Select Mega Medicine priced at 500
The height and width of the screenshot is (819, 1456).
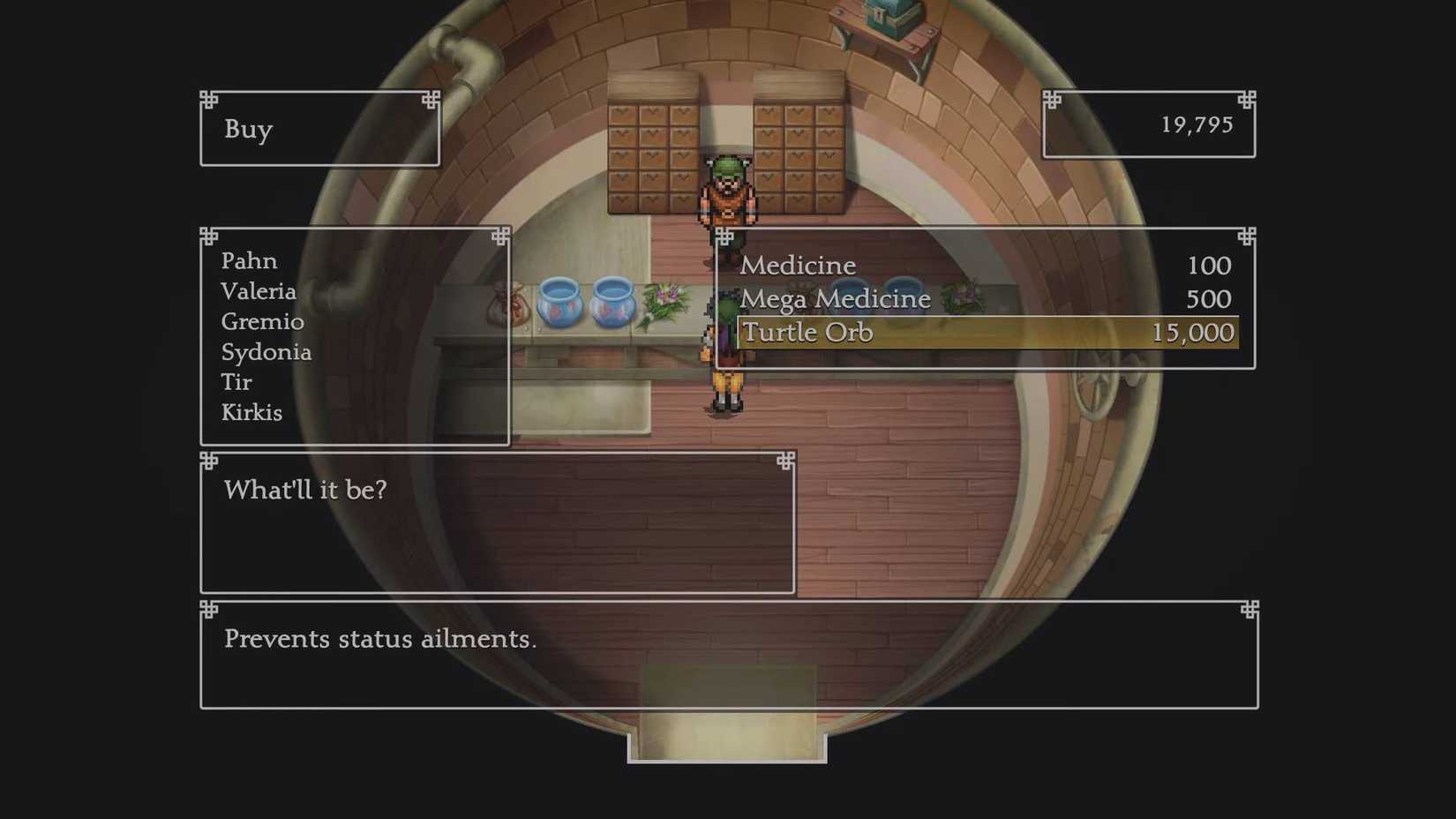pyautogui.click(x=836, y=299)
